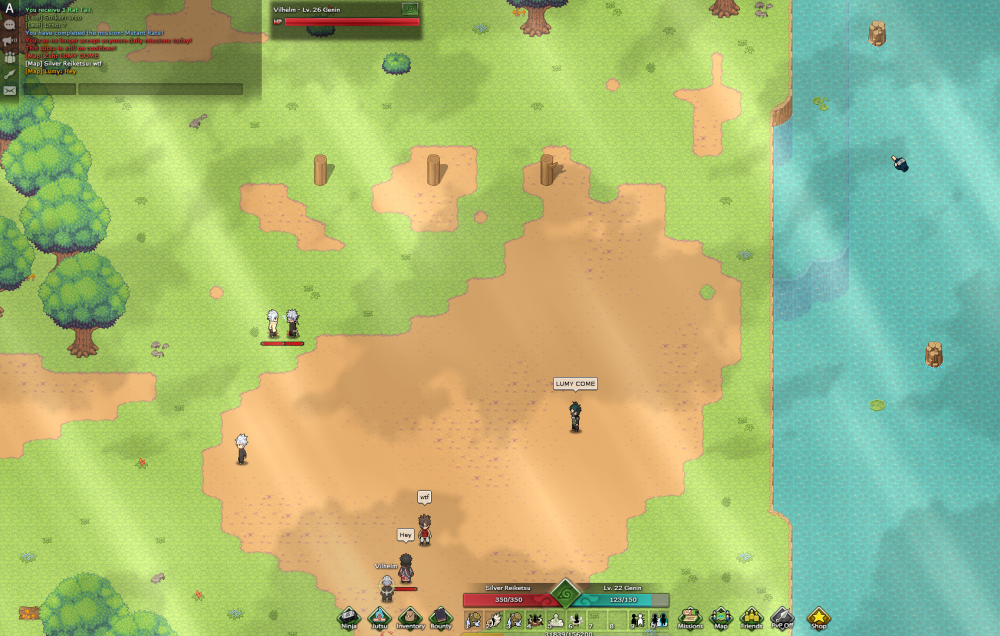Screen dimensions: 1000x636
Task: Click the letter A chat tab icon
Action: pos(9,8)
